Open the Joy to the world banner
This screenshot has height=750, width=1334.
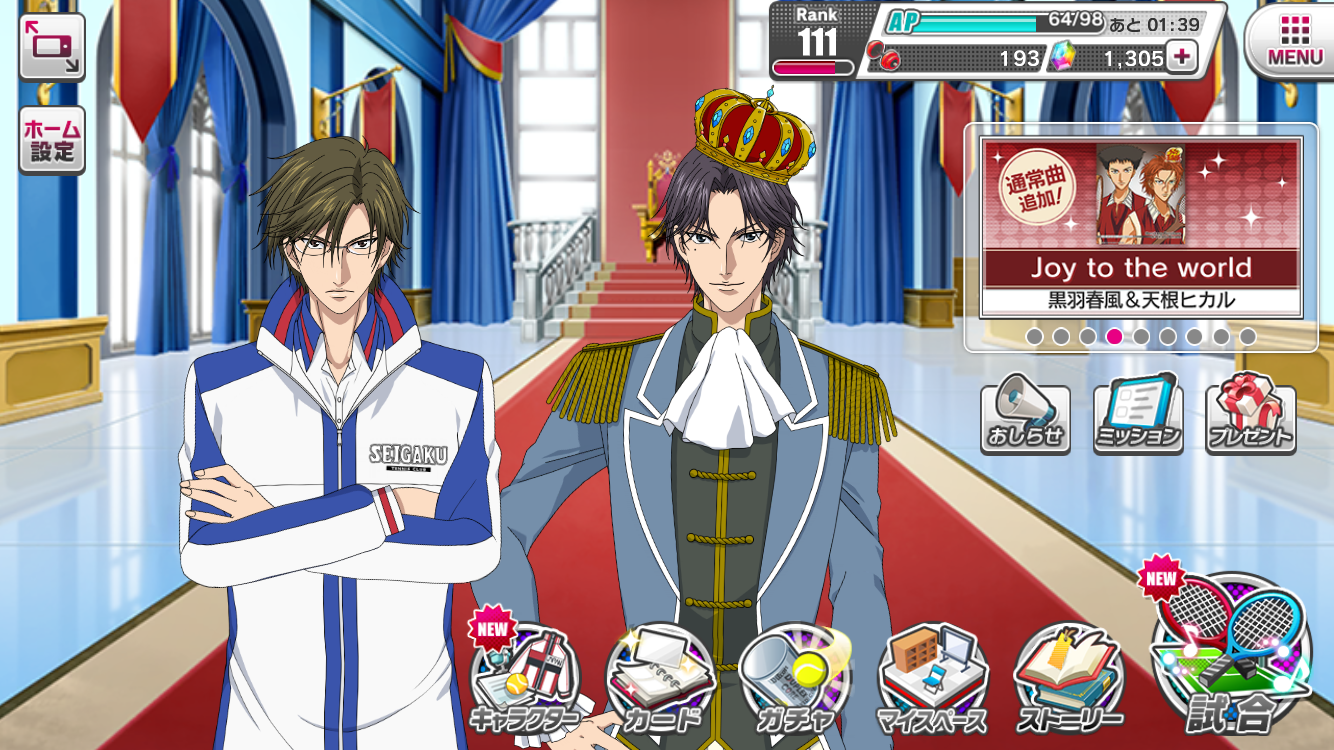coord(1141,229)
